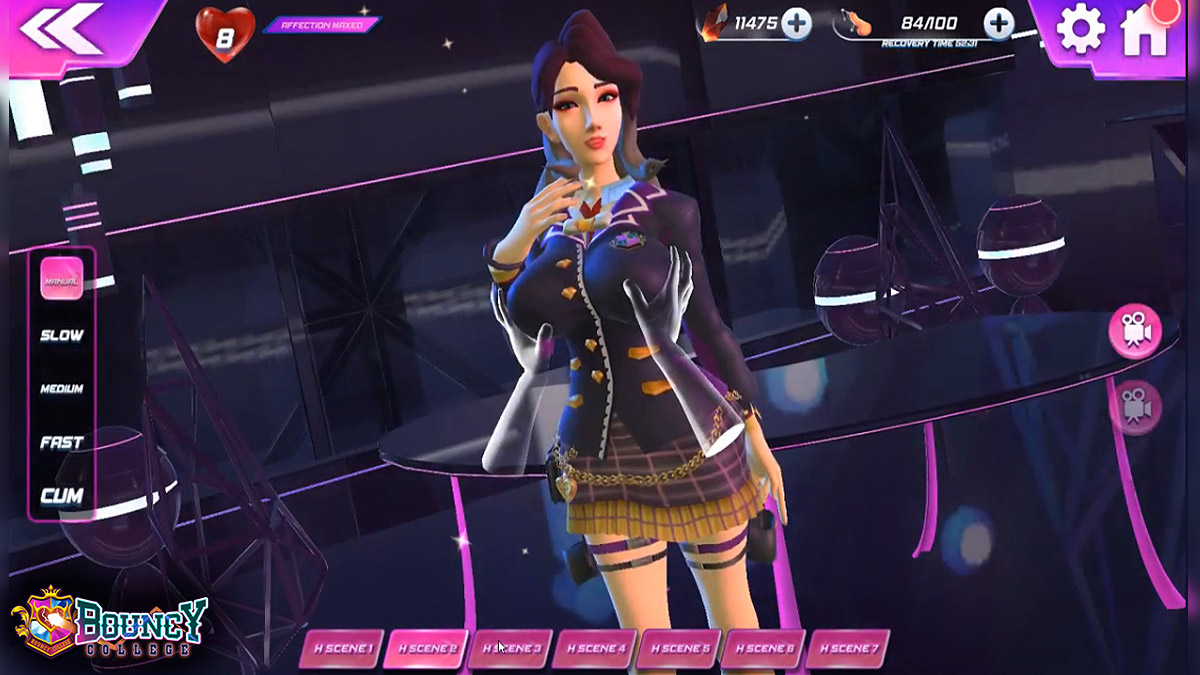Select the Manual speed mode
The image size is (1200, 675).
click(62, 279)
